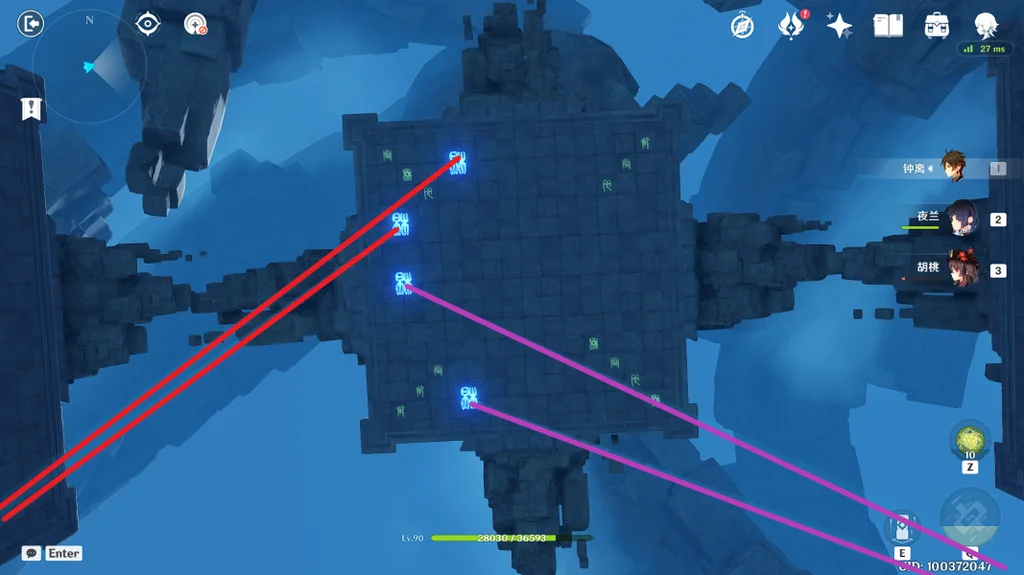Click the disabled wish-star navigation icon

pyautogui.click(x=195, y=25)
